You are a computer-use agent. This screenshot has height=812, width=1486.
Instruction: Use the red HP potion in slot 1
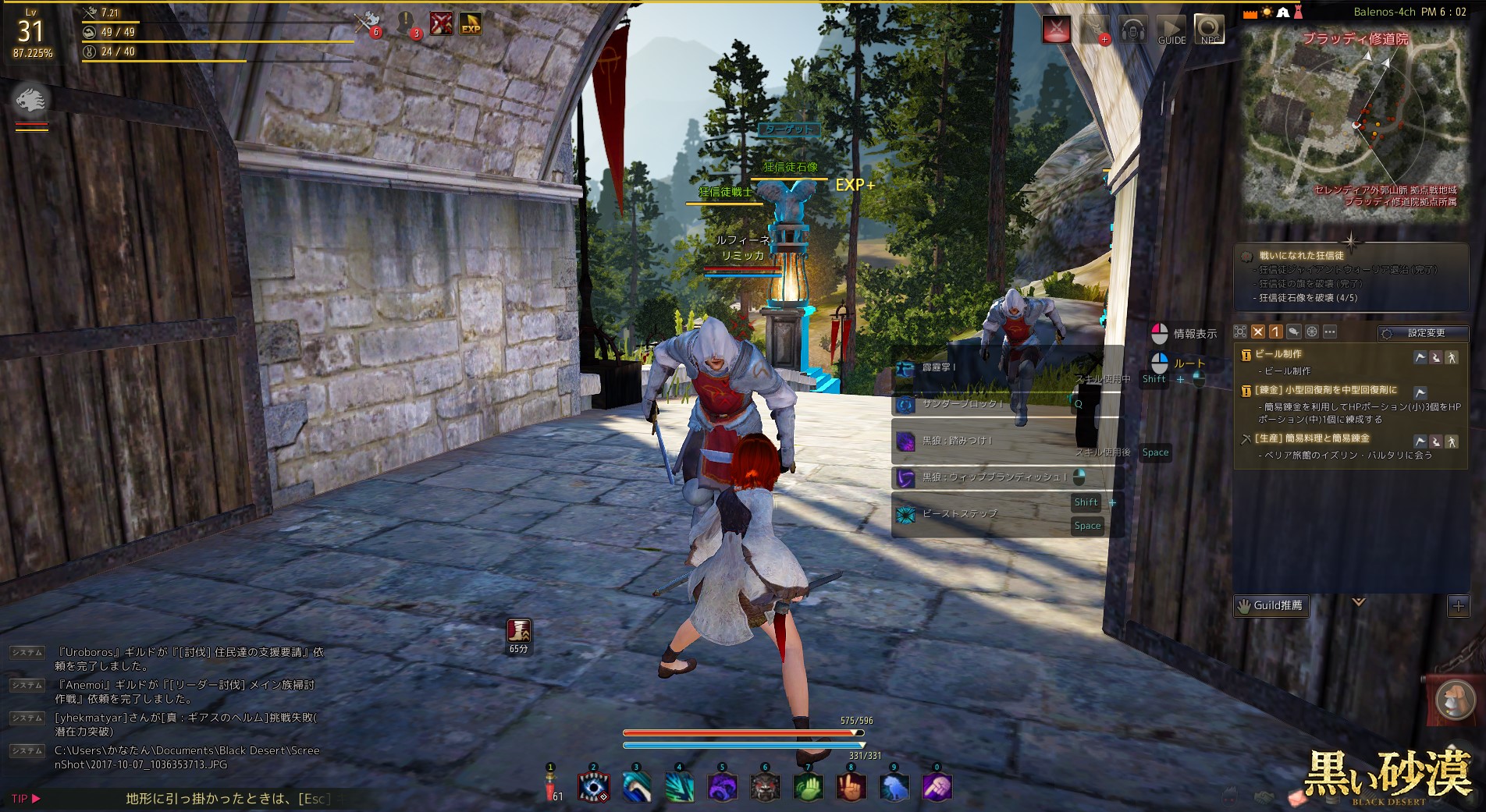point(550,787)
